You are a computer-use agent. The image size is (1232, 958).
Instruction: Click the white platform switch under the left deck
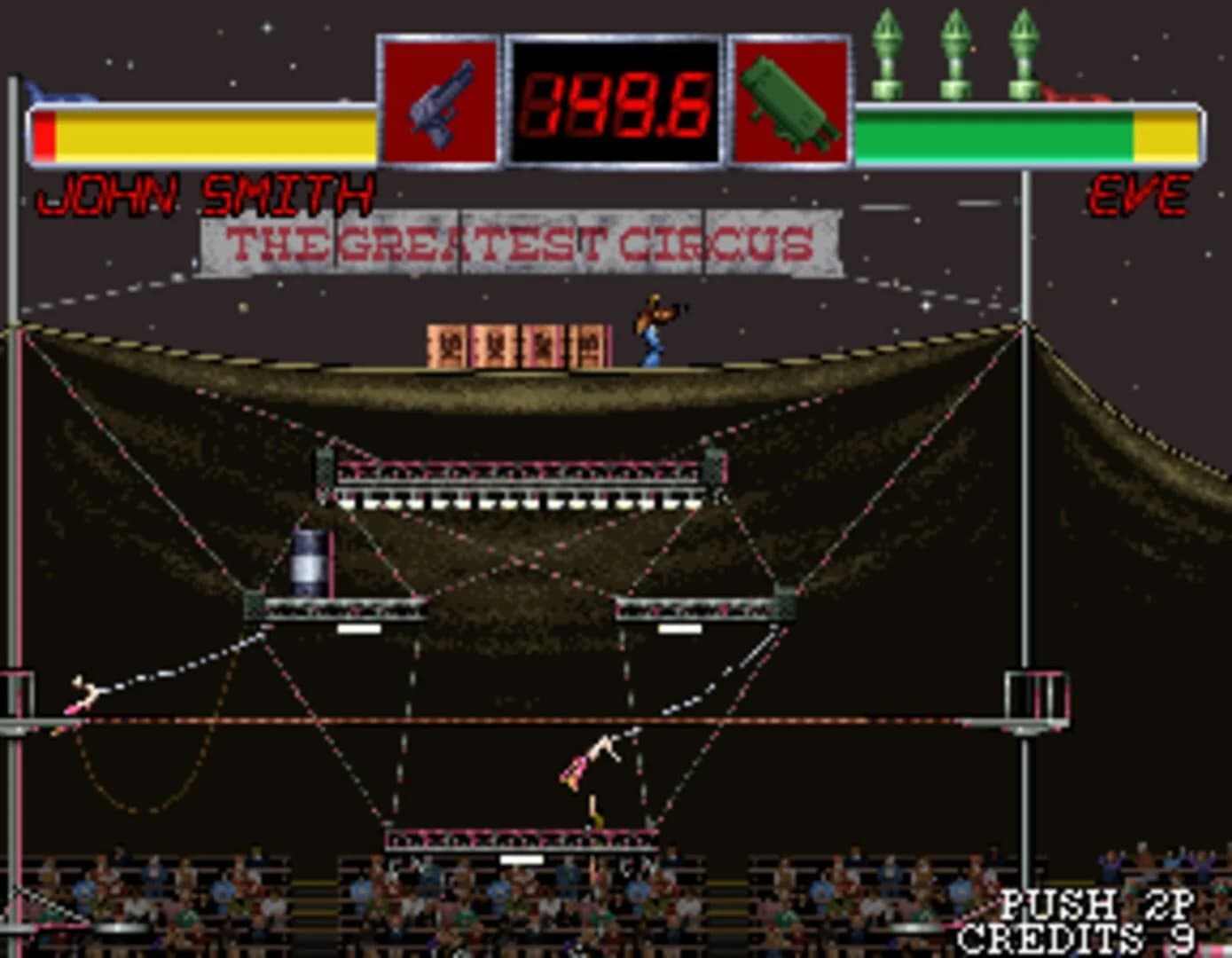pyautogui.click(x=360, y=628)
